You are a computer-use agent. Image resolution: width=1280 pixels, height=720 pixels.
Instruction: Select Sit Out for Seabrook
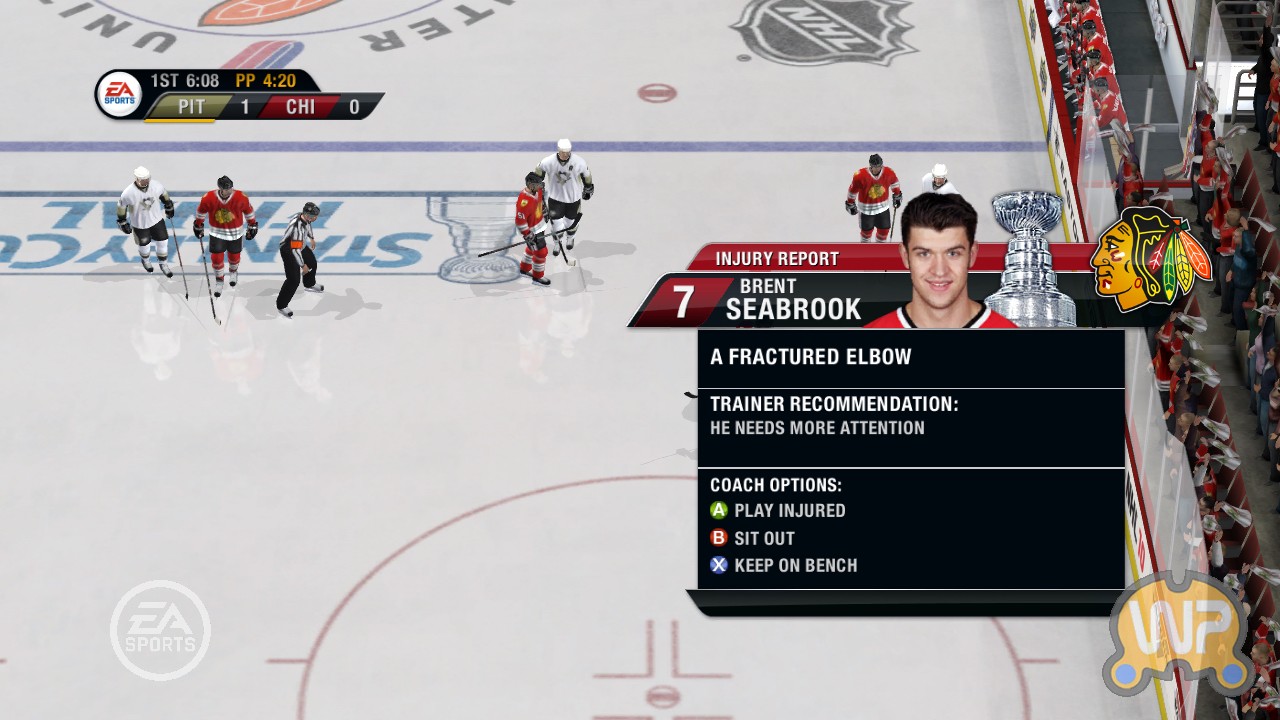coord(753,538)
